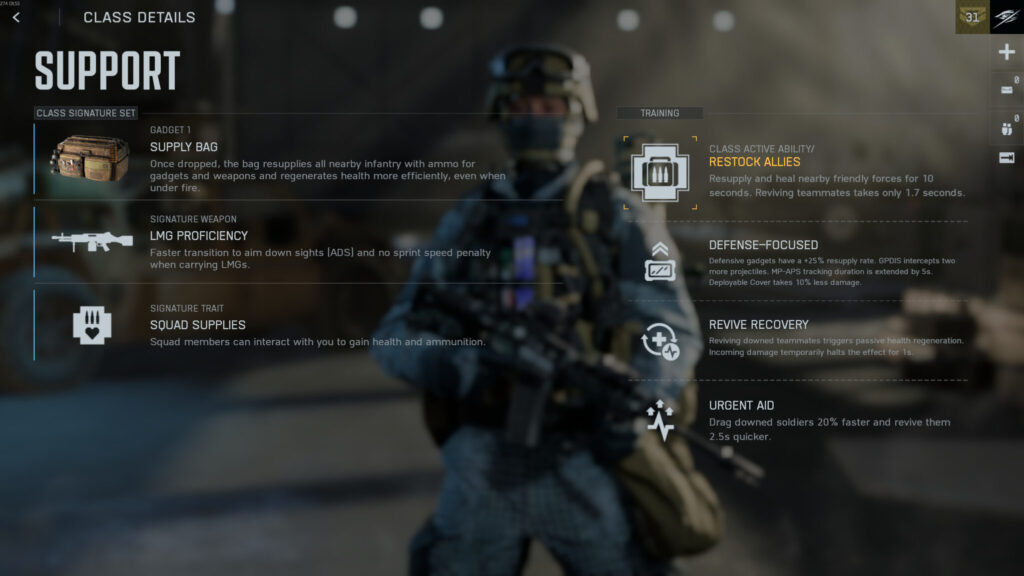The image size is (1024, 576).
Task: Open the friends icon showing two people
Action: click(1007, 126)
